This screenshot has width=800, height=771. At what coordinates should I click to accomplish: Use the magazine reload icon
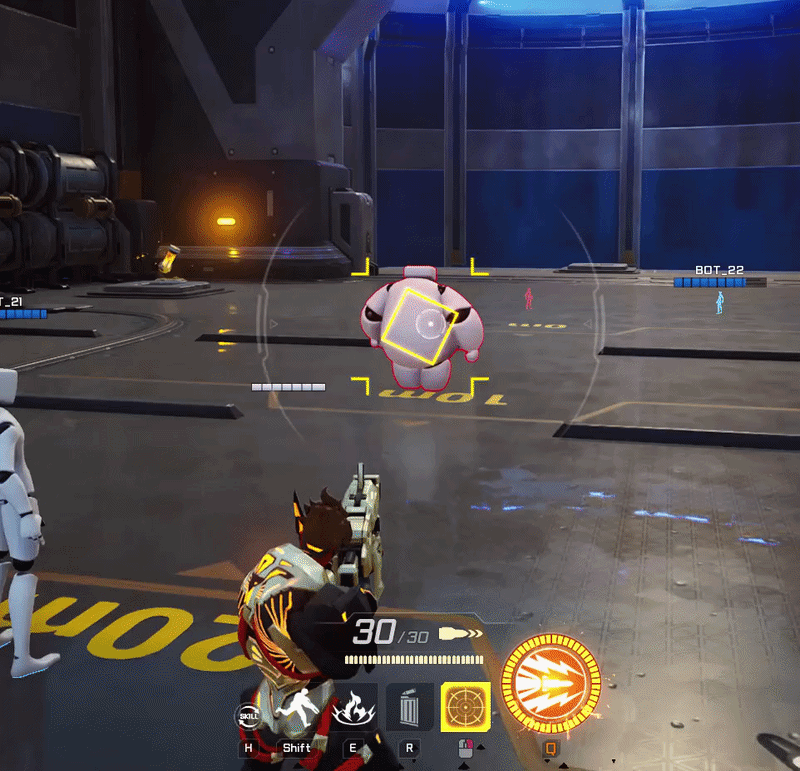410,709
